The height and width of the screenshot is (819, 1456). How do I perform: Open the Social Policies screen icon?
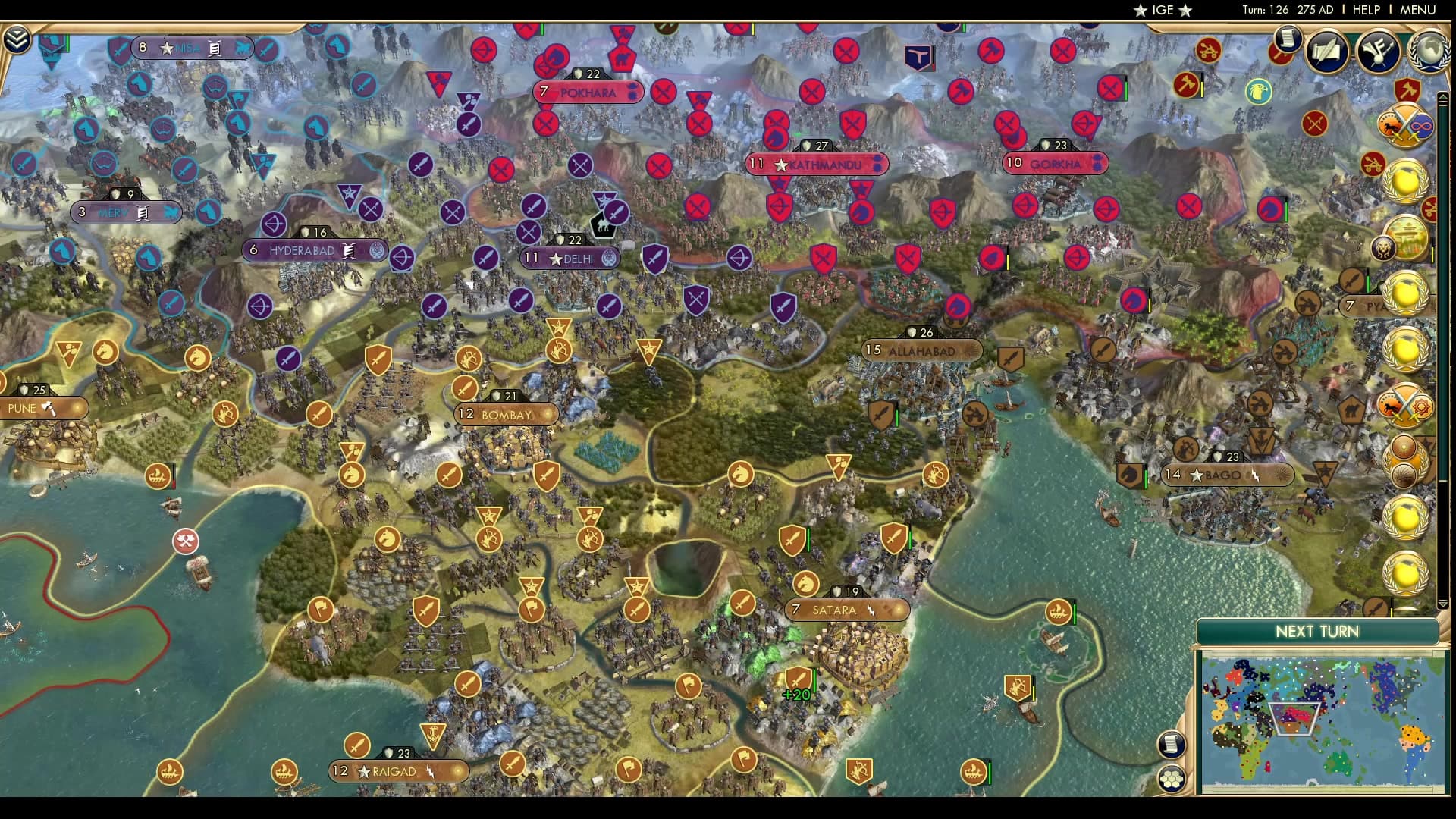tap(1326, 52)
